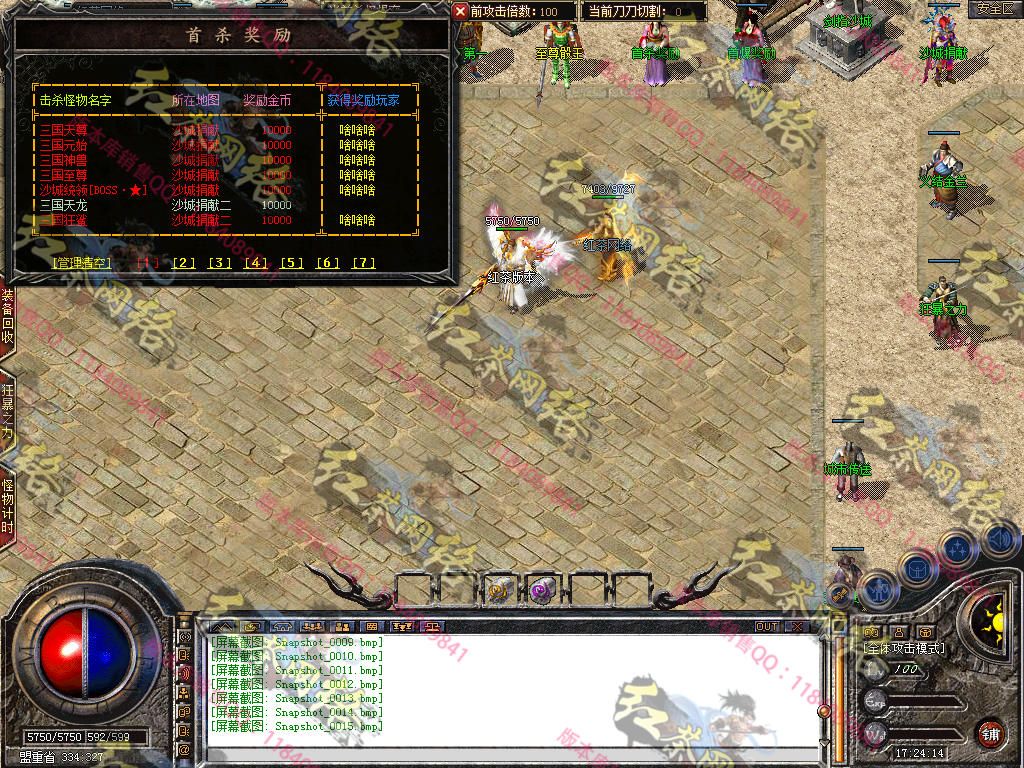The image size is (1024, 768).
Task: Click the 管理清空 link in reward panel
Action: (x=78, y=263)
